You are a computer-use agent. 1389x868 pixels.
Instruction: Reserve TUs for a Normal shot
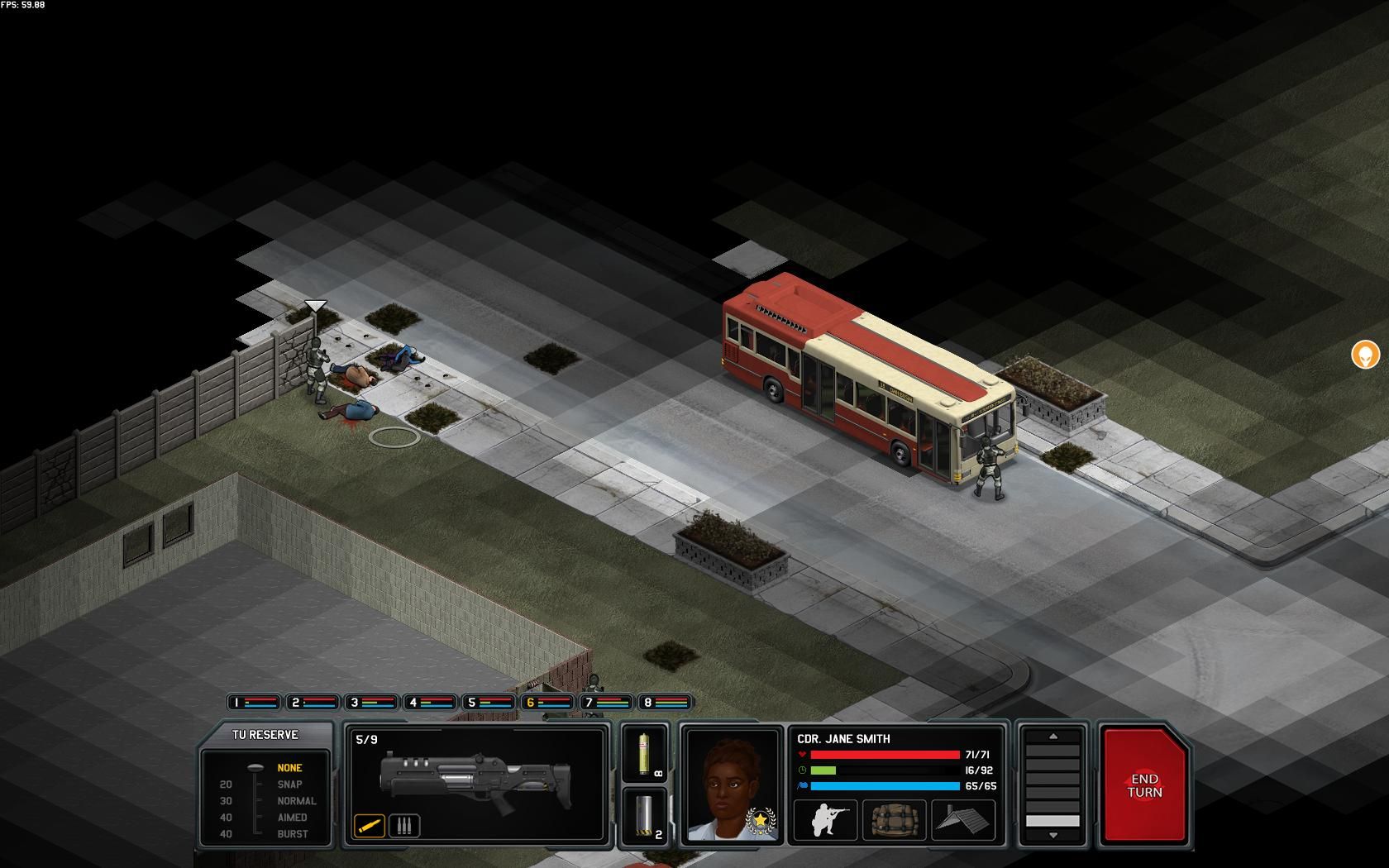click(296, 801)
